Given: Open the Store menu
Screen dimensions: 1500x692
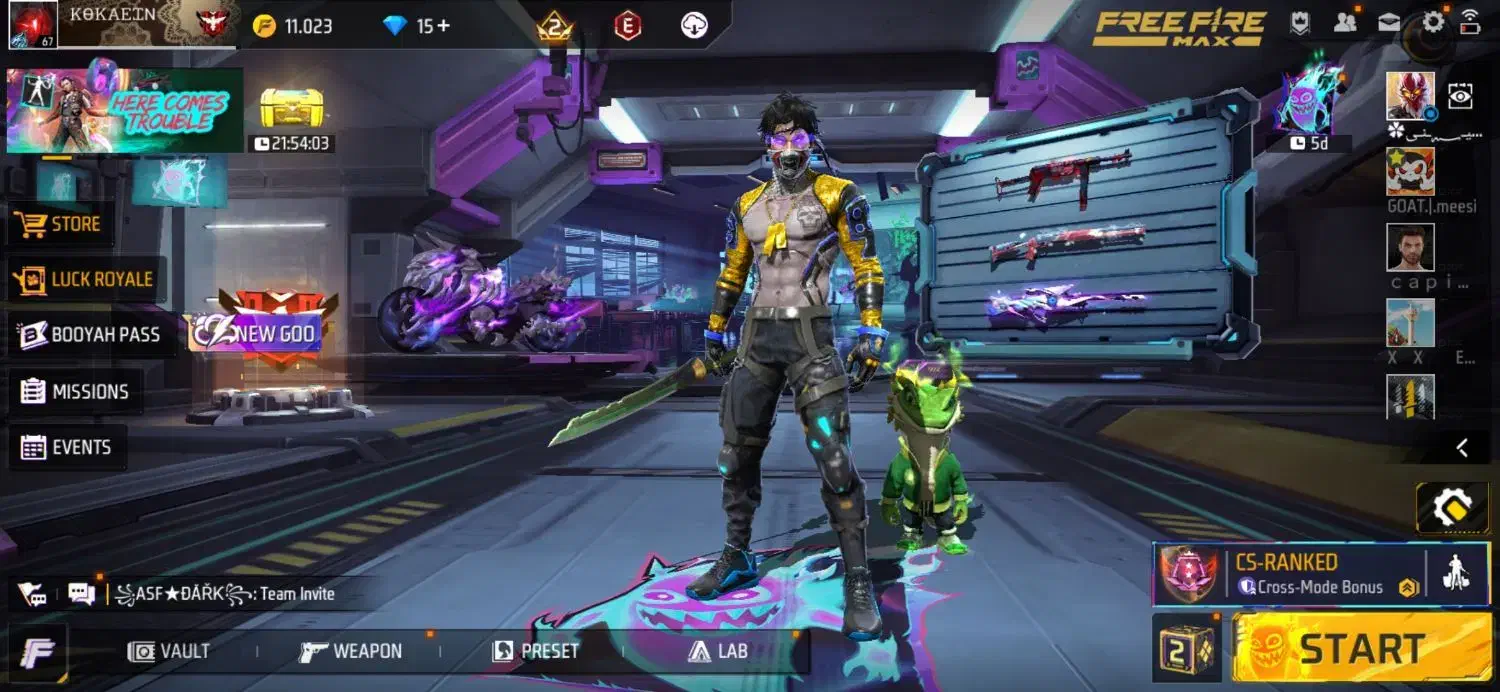Looking at the screenshot, I should 62,224.
